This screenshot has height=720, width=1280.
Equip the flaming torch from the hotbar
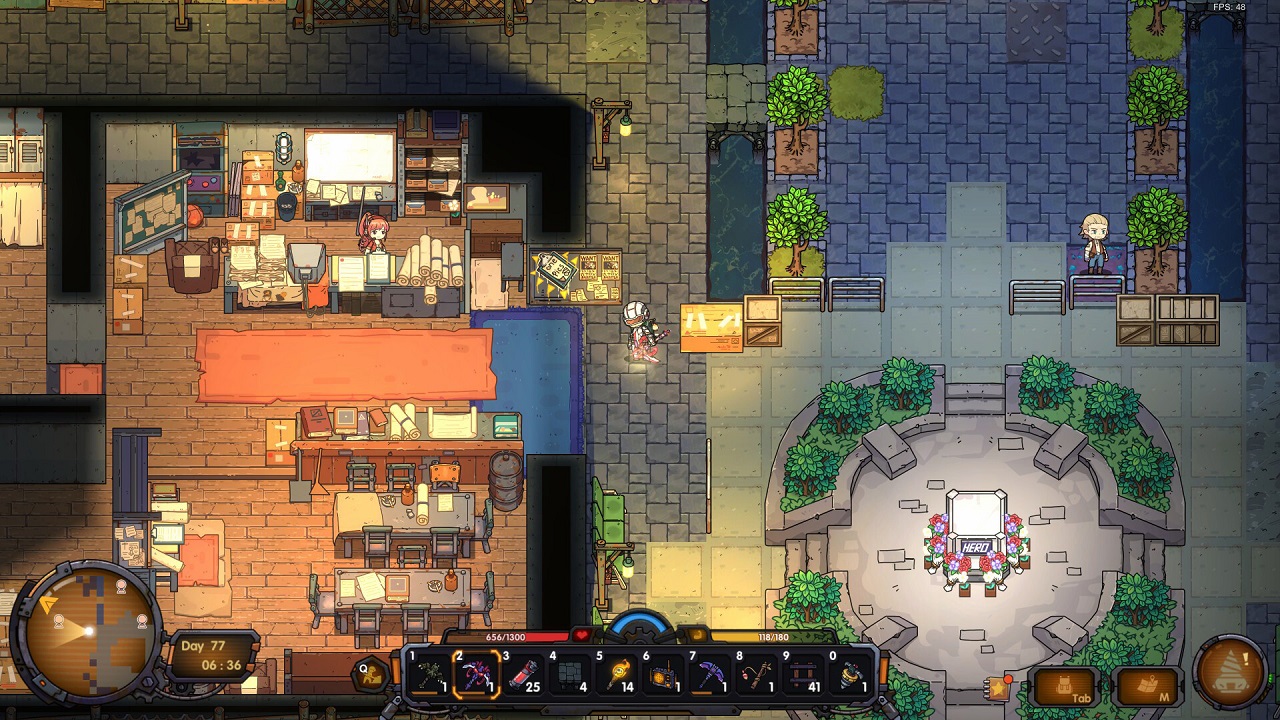click(617, 675)
